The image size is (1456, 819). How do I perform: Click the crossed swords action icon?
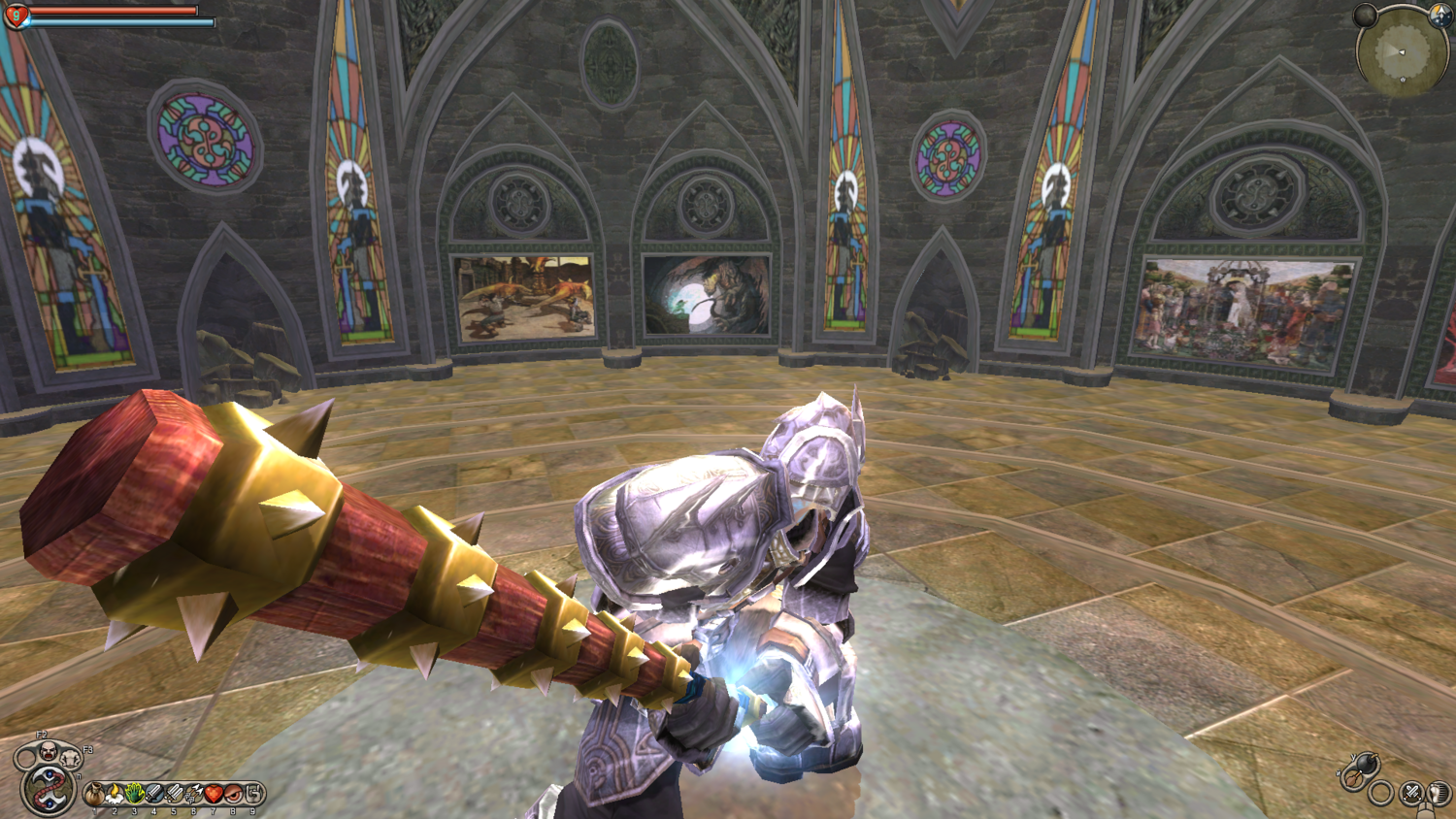(x=1412, y=794)
